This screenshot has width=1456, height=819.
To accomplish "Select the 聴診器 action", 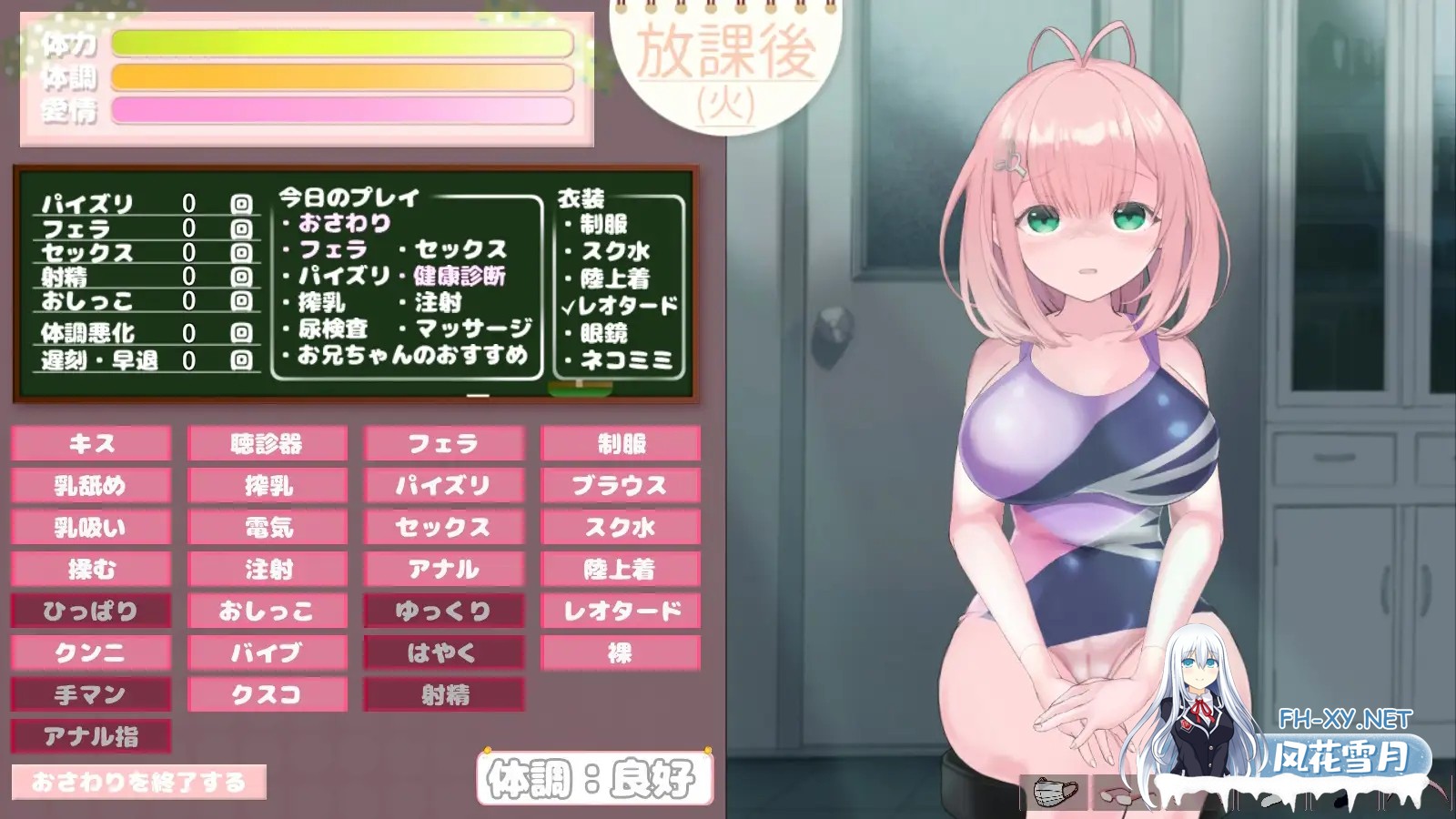I will point(268,444).
